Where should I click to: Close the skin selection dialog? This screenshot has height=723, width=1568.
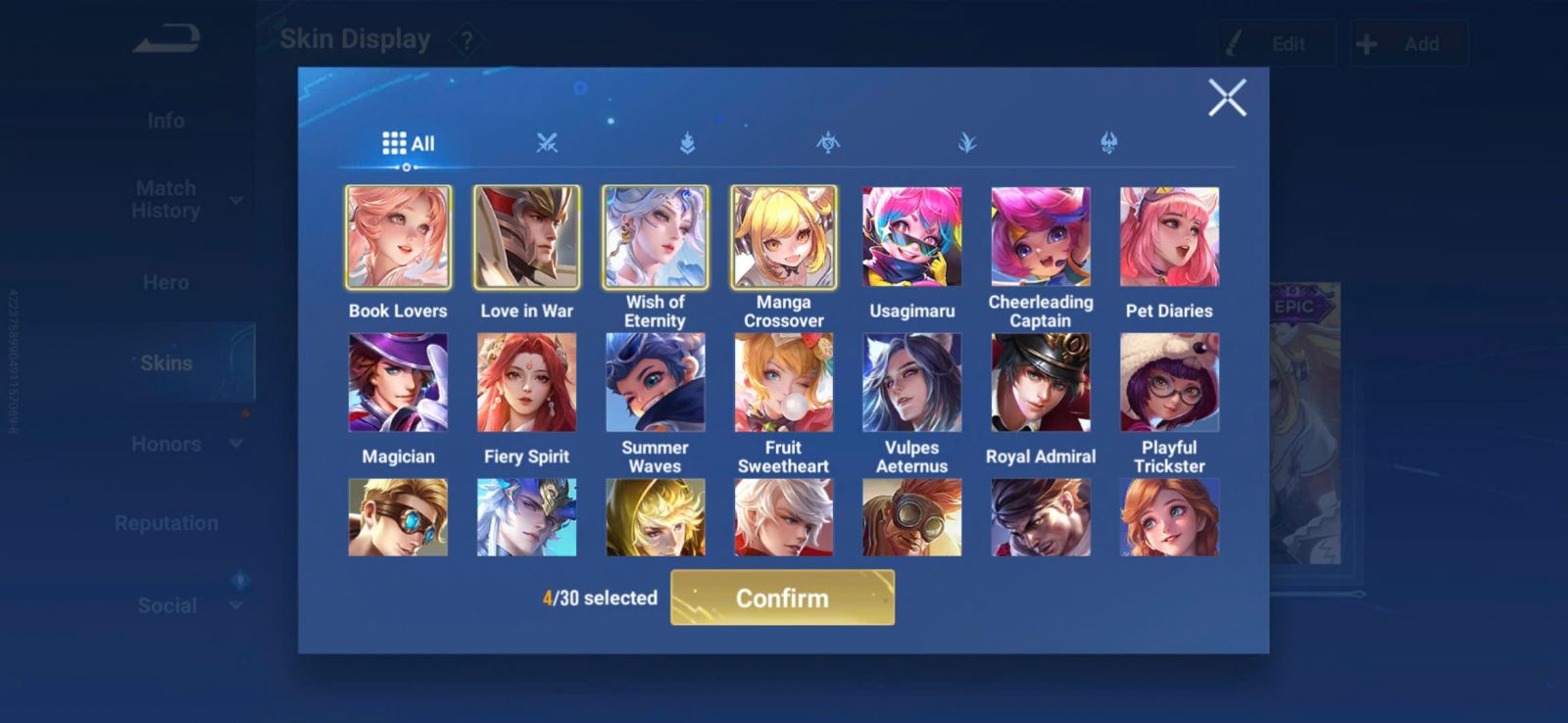[x=1227, y=98]
